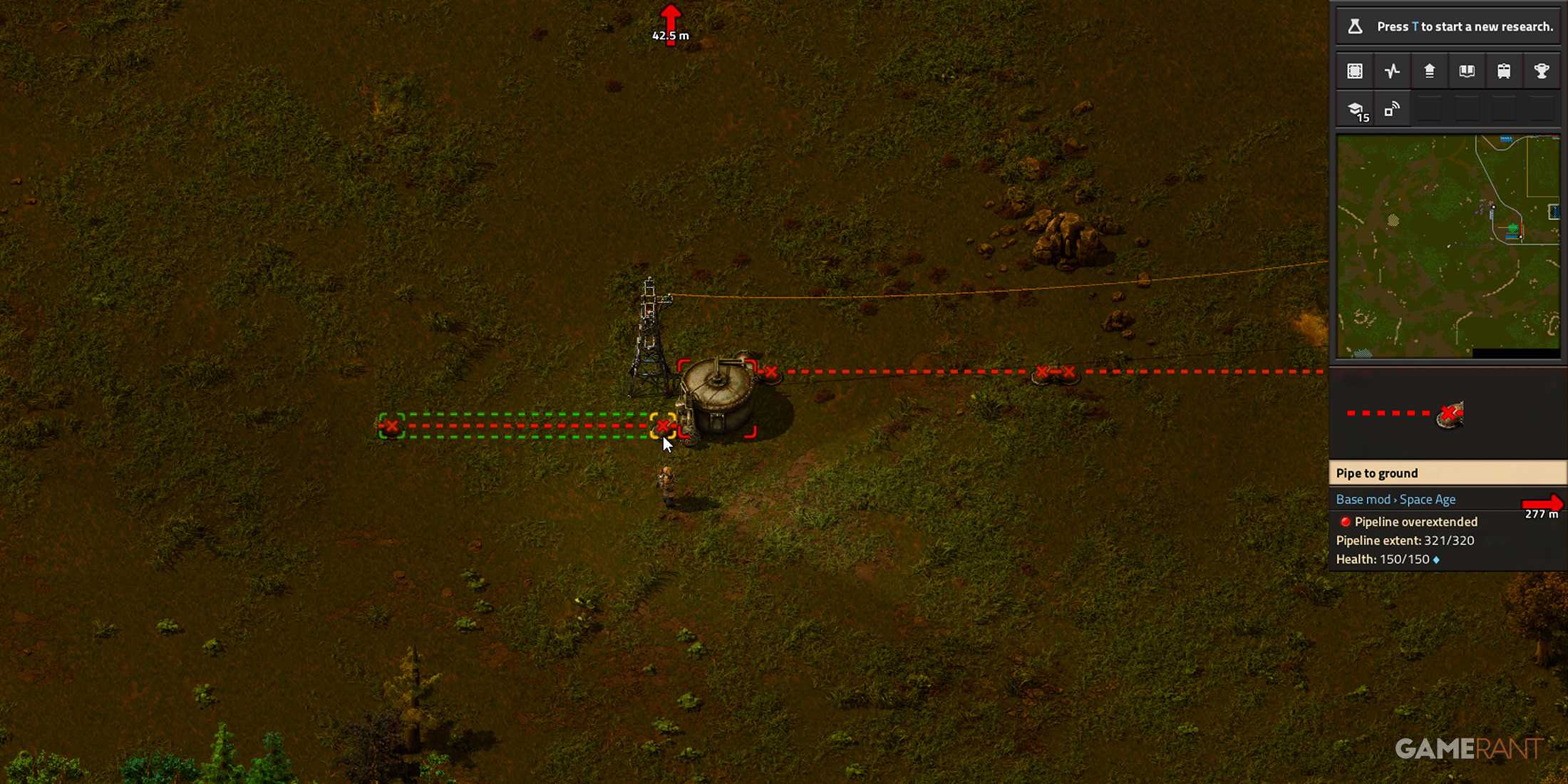Open tips and tricks graduation cap icon

tap(1355, 110)
